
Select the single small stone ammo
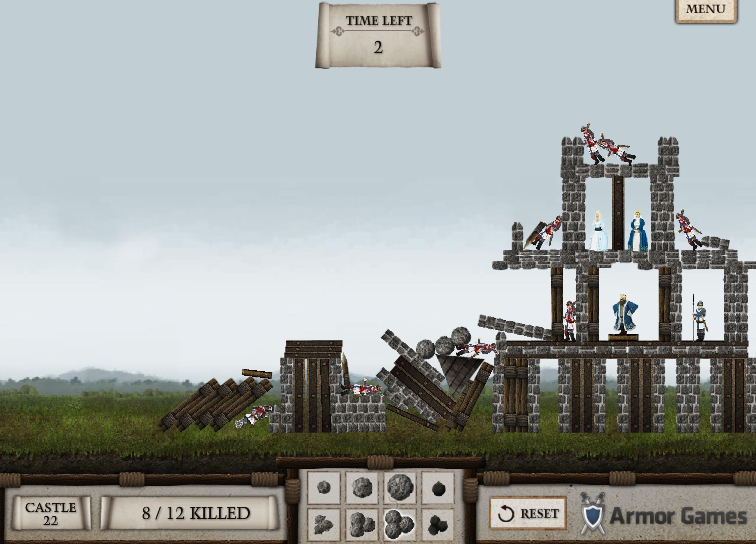pyautogui.click(x=324, y=488)
